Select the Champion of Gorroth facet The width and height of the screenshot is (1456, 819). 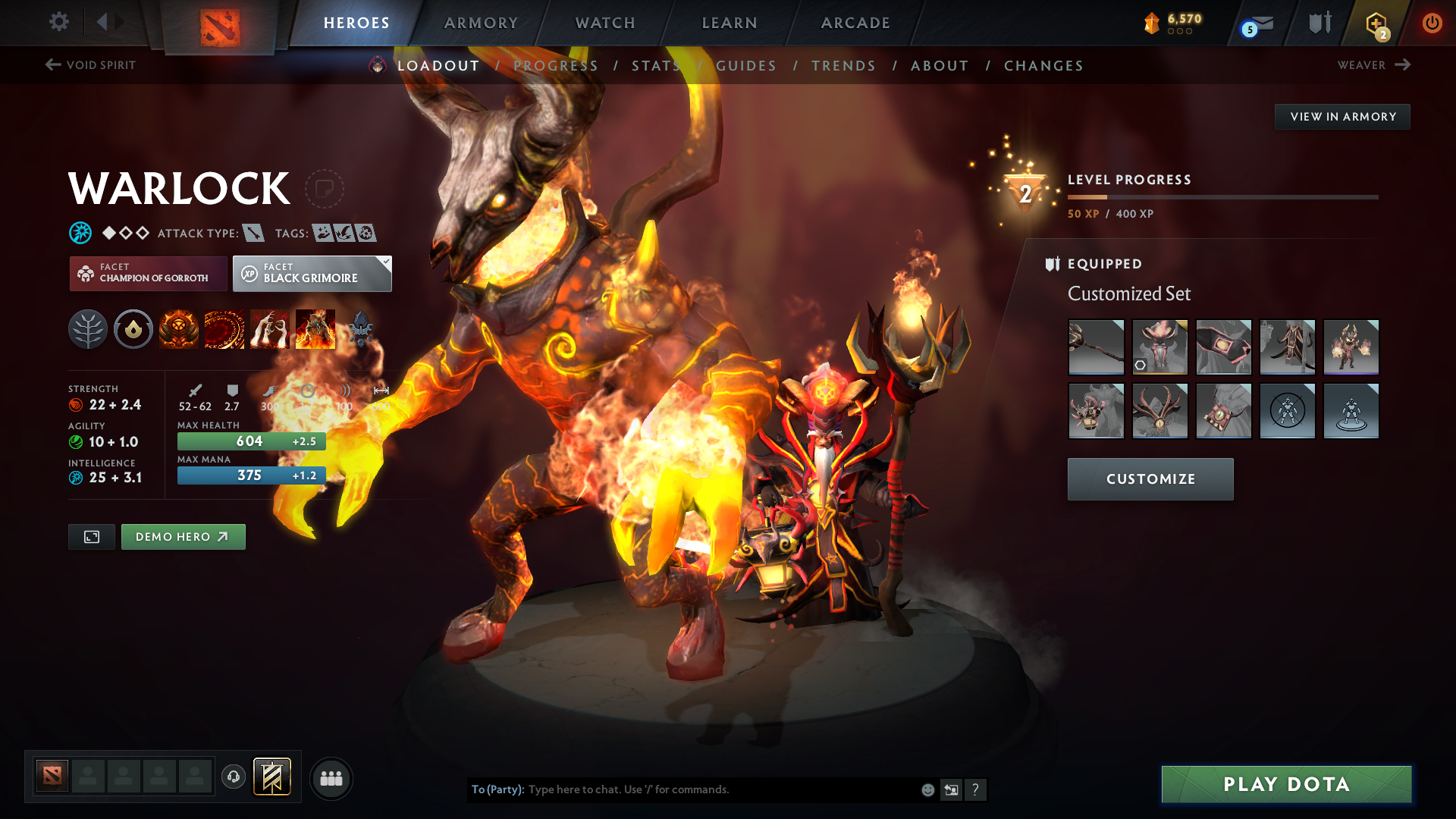(149, 274)
